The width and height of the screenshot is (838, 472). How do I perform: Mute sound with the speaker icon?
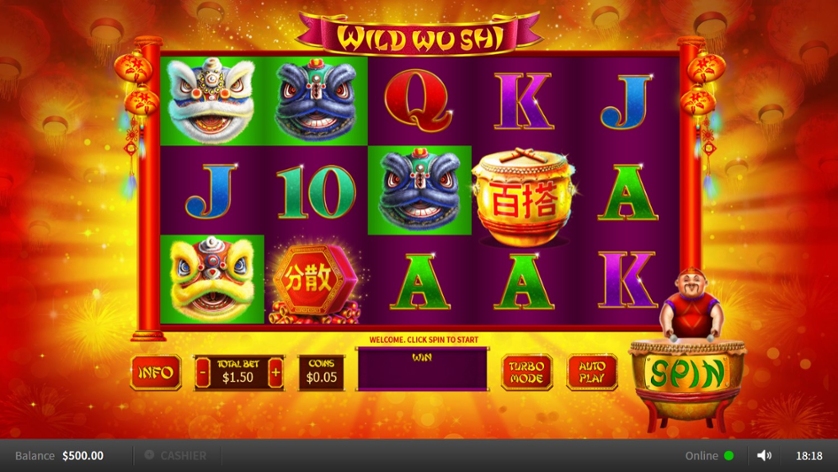pyautogui.click(x=764, y=456)
